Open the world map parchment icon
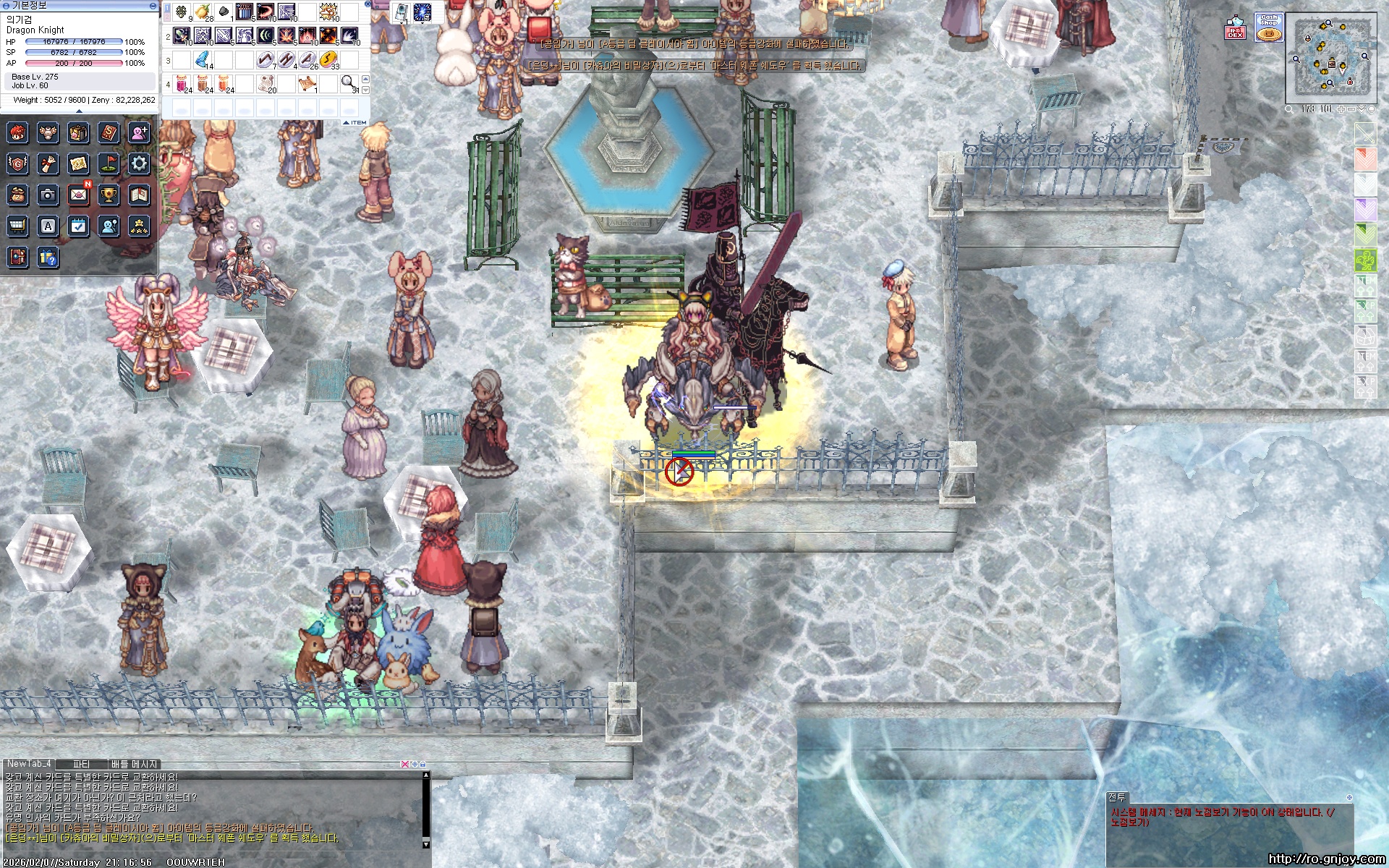Screen dimensions: 1389x868 [78, 163]
